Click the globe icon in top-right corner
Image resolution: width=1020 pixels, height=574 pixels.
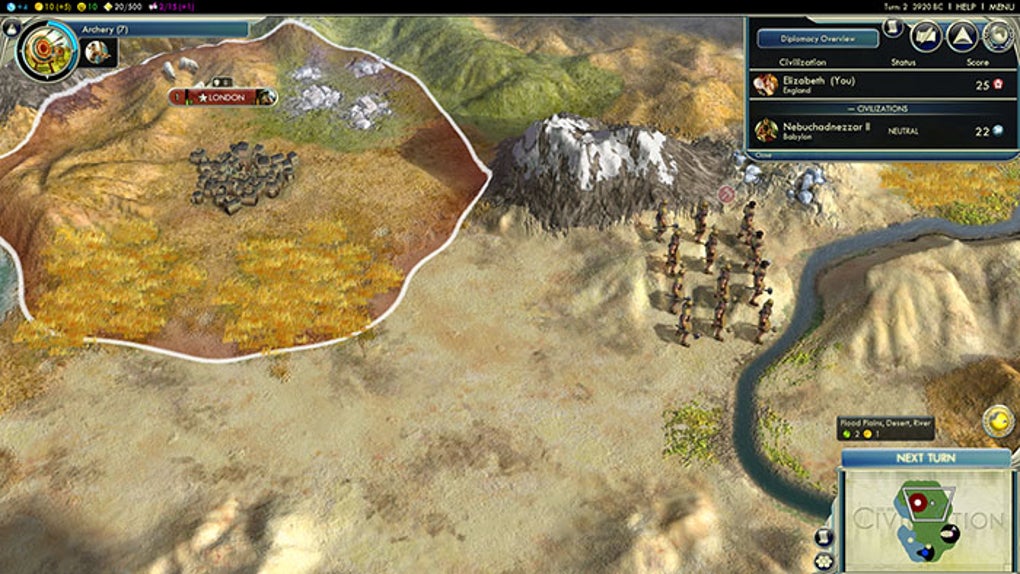pos(998,36)
